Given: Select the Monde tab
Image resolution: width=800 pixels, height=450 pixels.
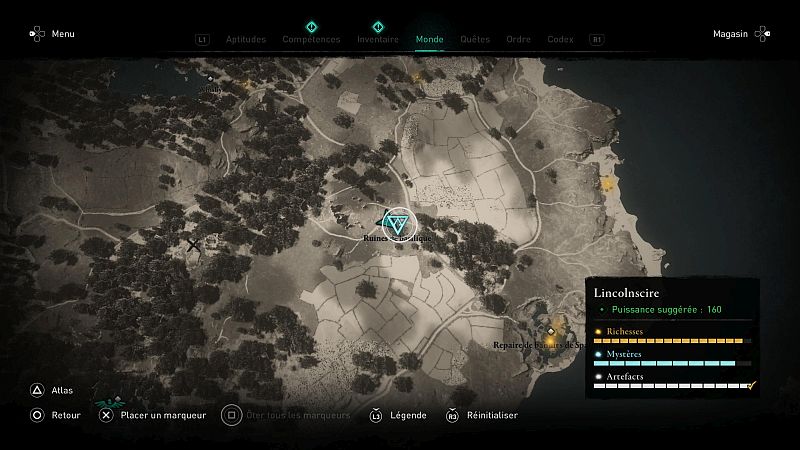Looking at the screenshot, I should 429,40.
